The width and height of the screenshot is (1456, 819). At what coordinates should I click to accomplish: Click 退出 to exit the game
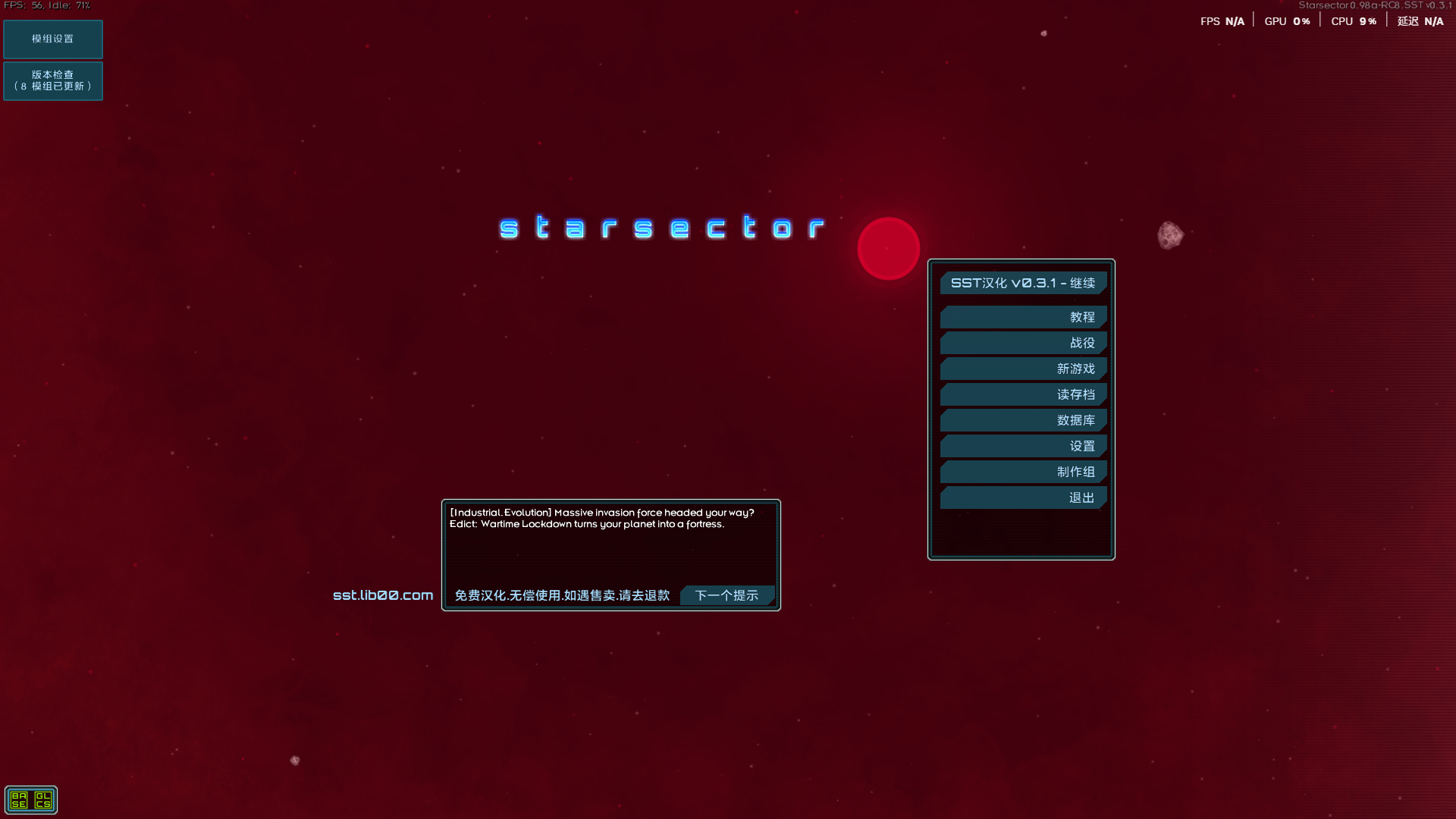pos(1023,497)
